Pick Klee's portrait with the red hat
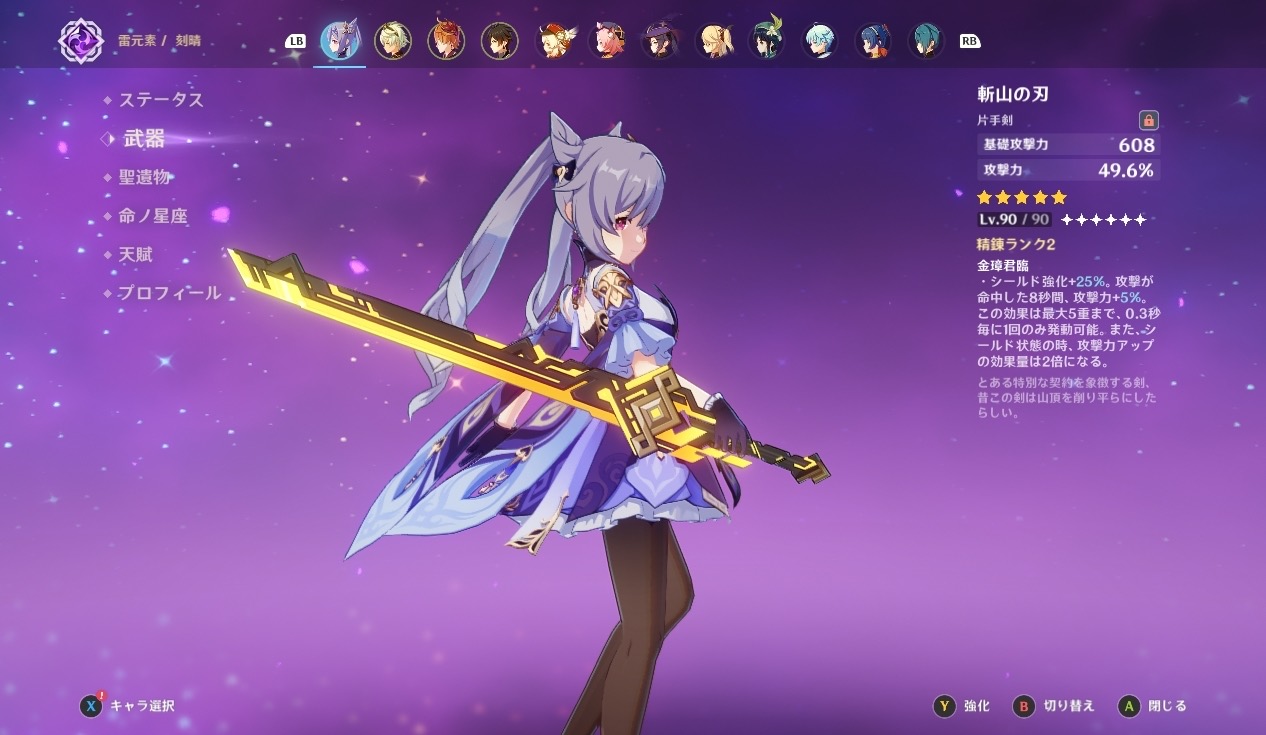This screenshot has height=735, width=1266. 553,41
